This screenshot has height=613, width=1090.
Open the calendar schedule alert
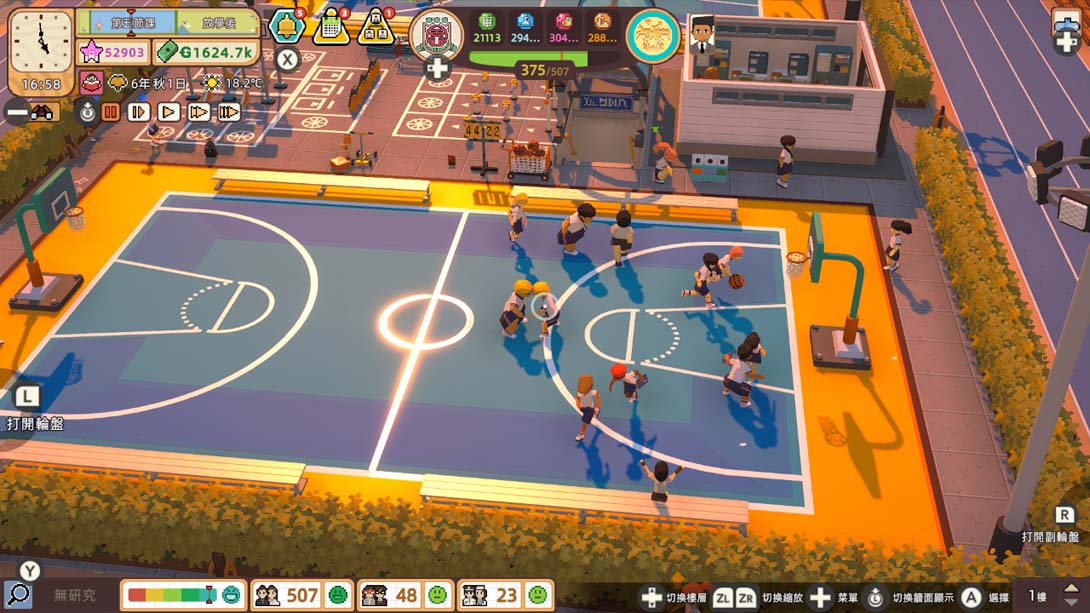(x=331, y=27)
